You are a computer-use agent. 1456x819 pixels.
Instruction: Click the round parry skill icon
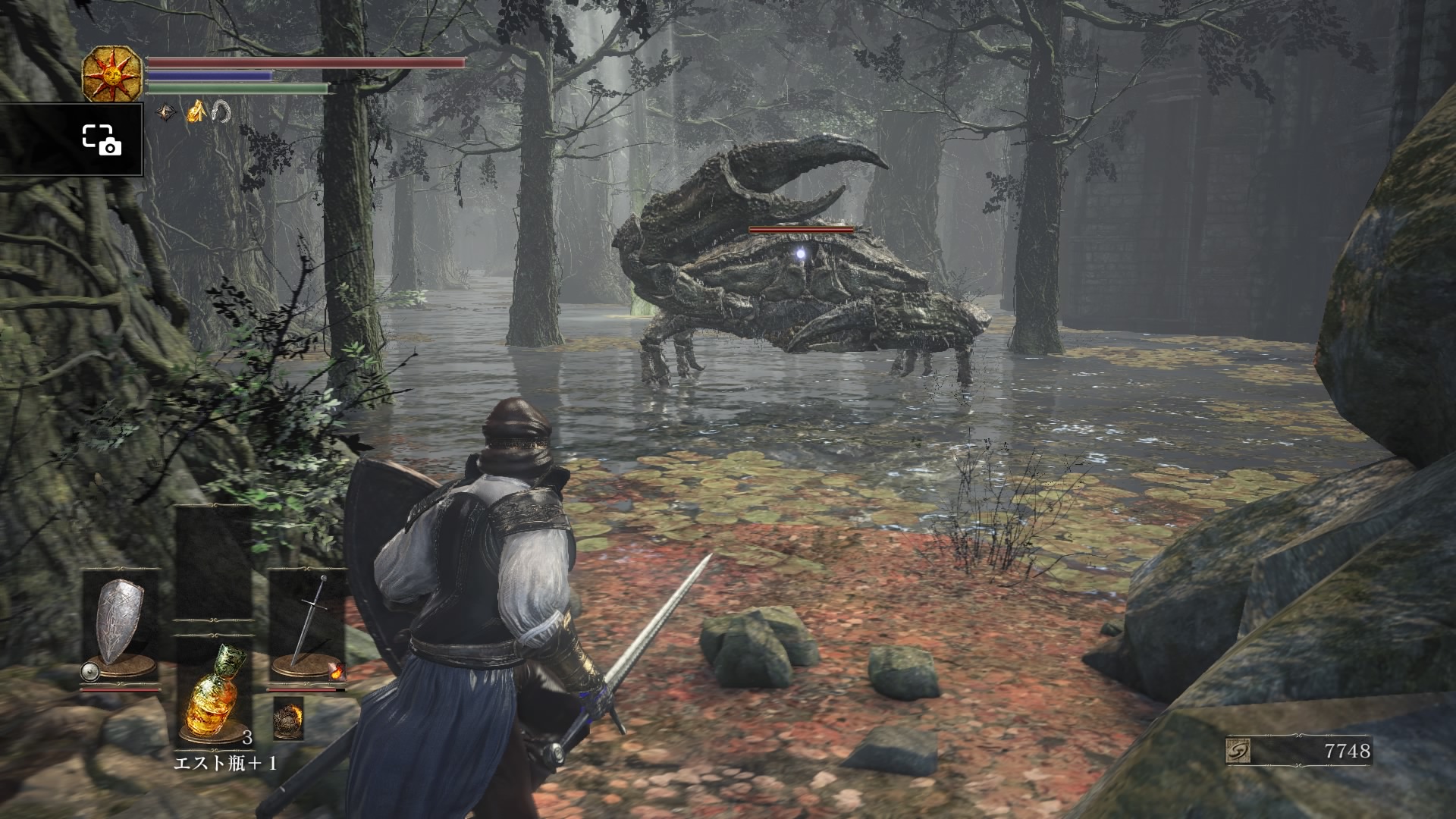tap(89, 671)
